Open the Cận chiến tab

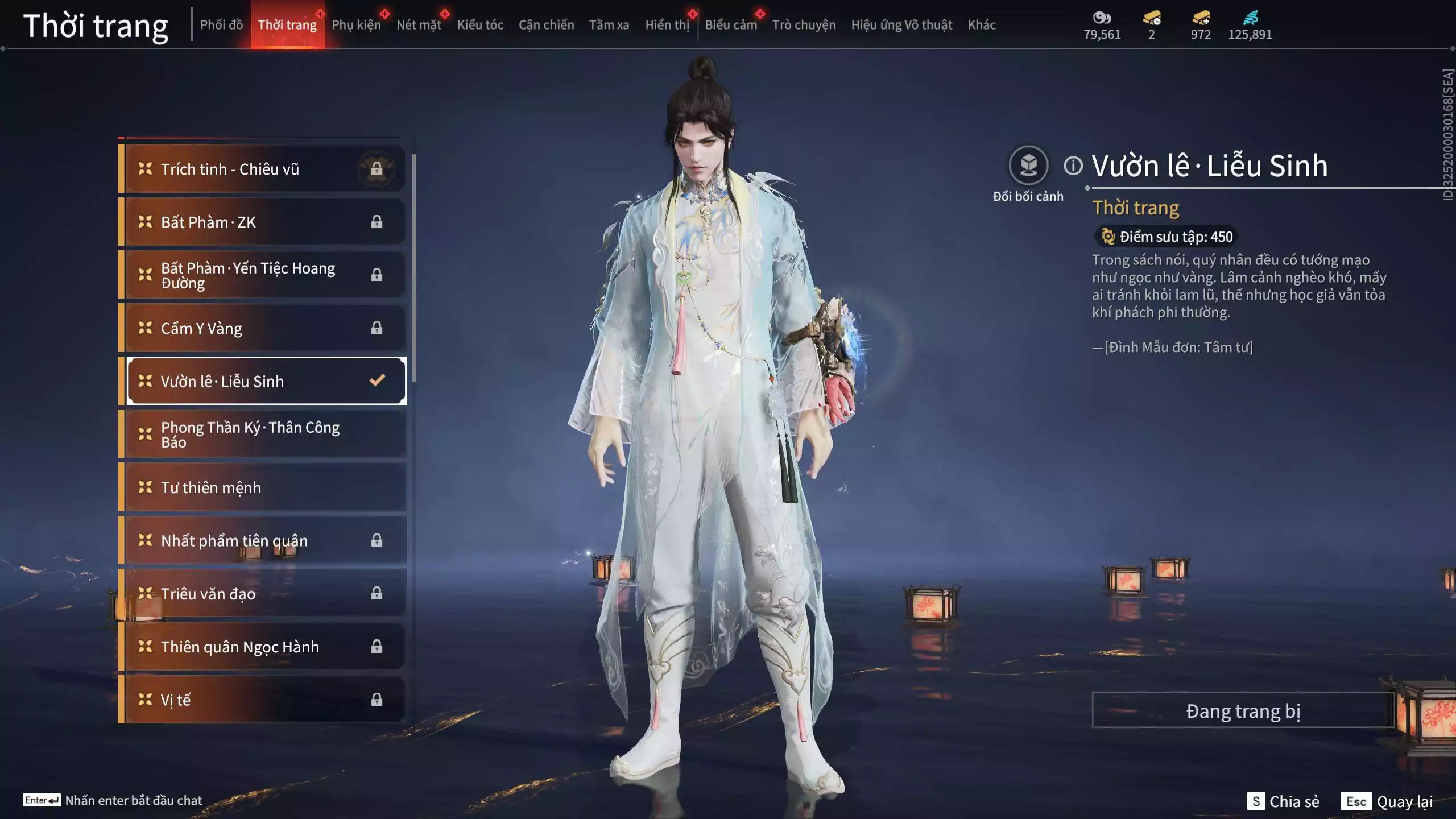tap(546, 25)
